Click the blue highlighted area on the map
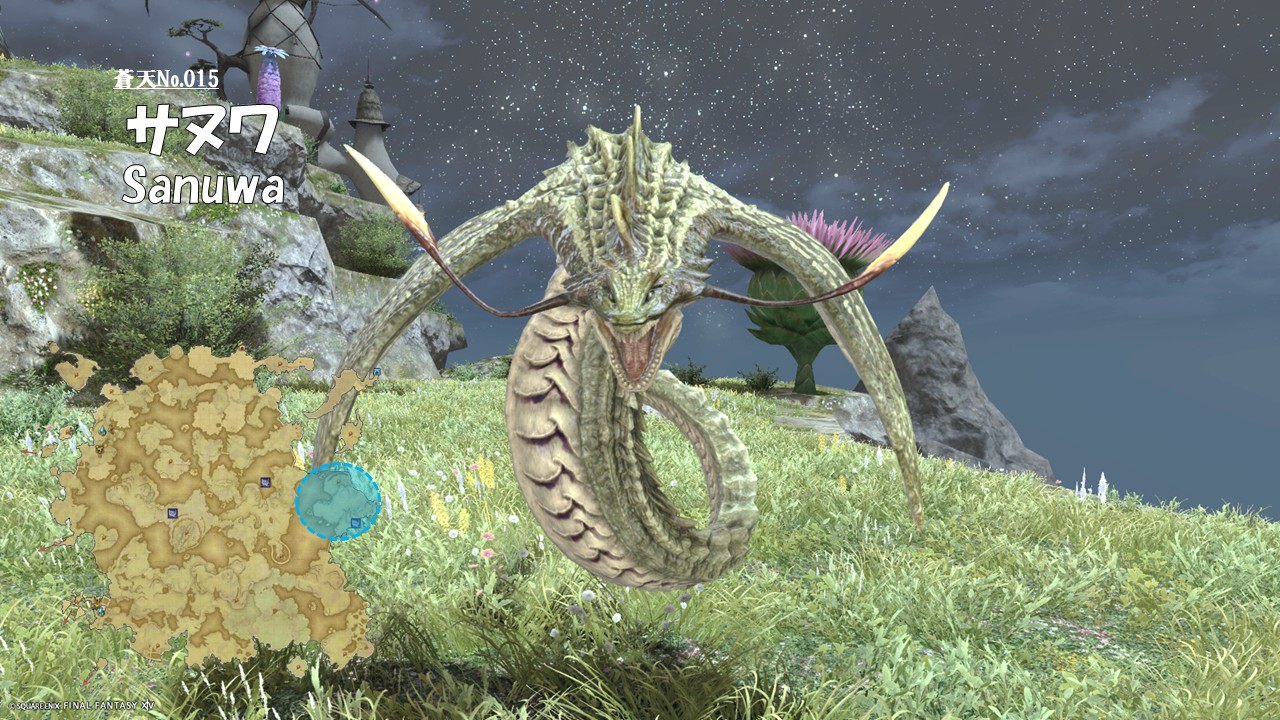 click(338, 501)
